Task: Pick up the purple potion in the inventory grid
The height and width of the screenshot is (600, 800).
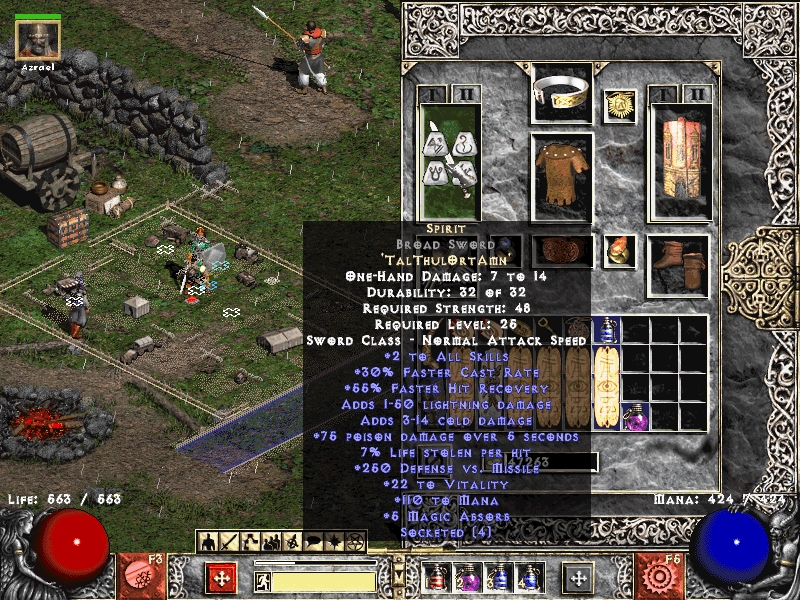Action: click(636, 415)
